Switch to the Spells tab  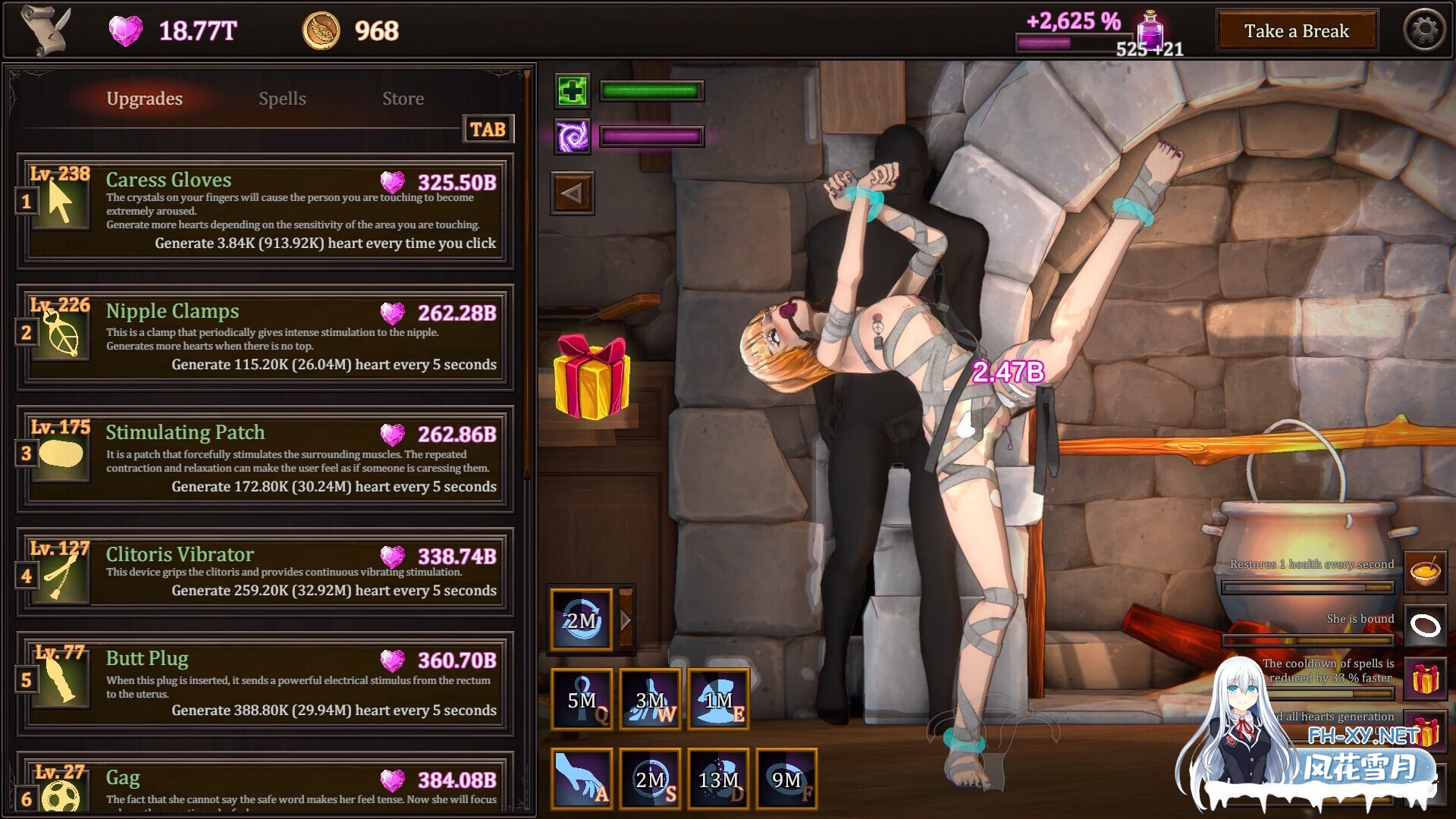[x=282, y=99]
